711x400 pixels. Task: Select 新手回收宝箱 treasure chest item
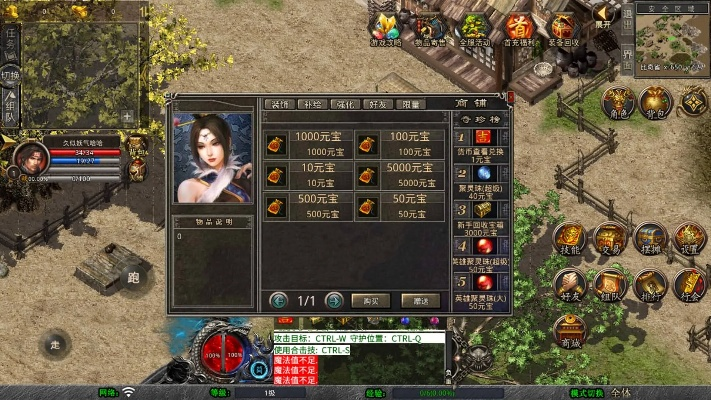pyautogui.click(x=483, y=210)
